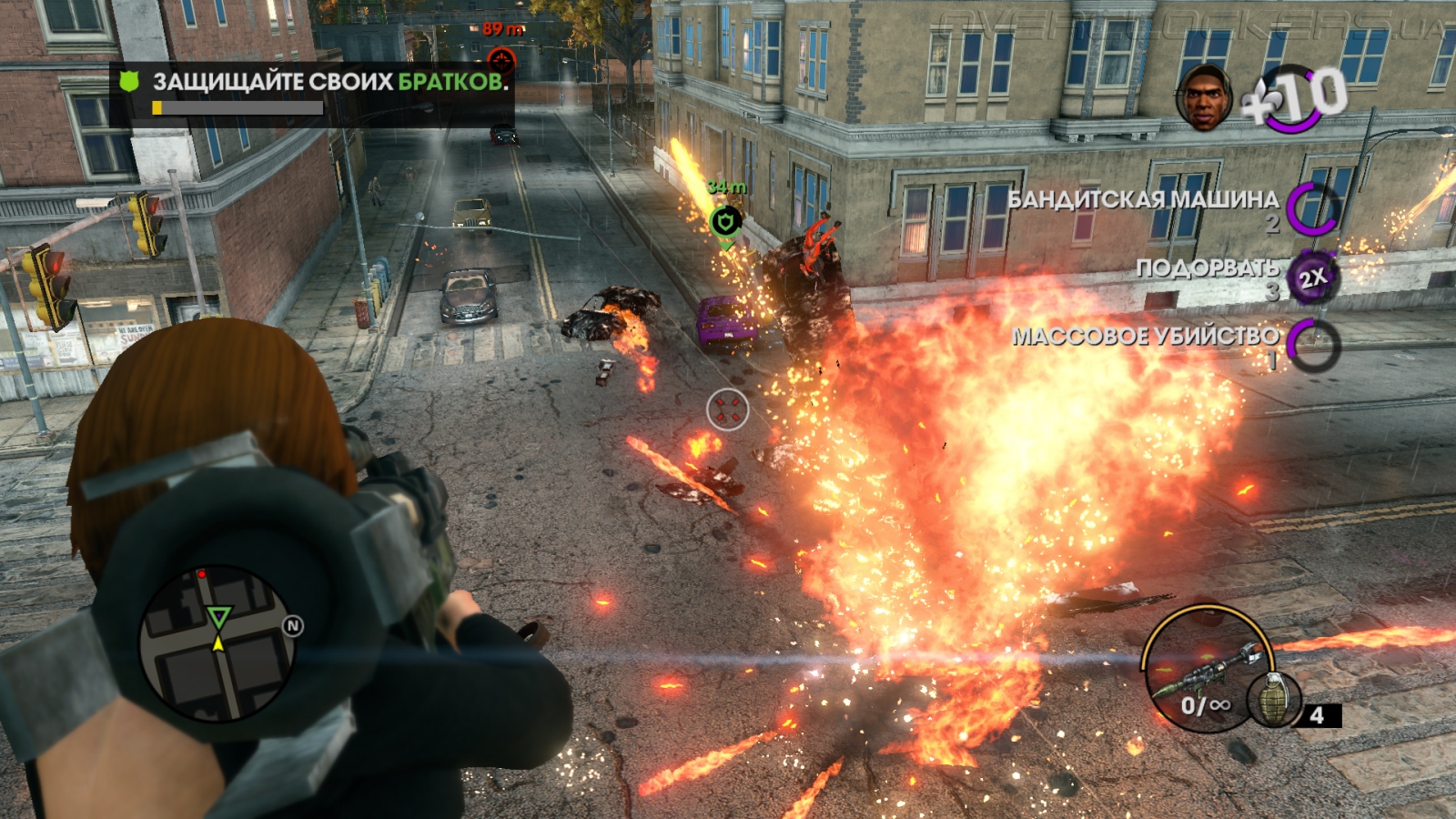Click the red enemy target marker
Screen dimensions: 1456x819
(x=501, y=60)
